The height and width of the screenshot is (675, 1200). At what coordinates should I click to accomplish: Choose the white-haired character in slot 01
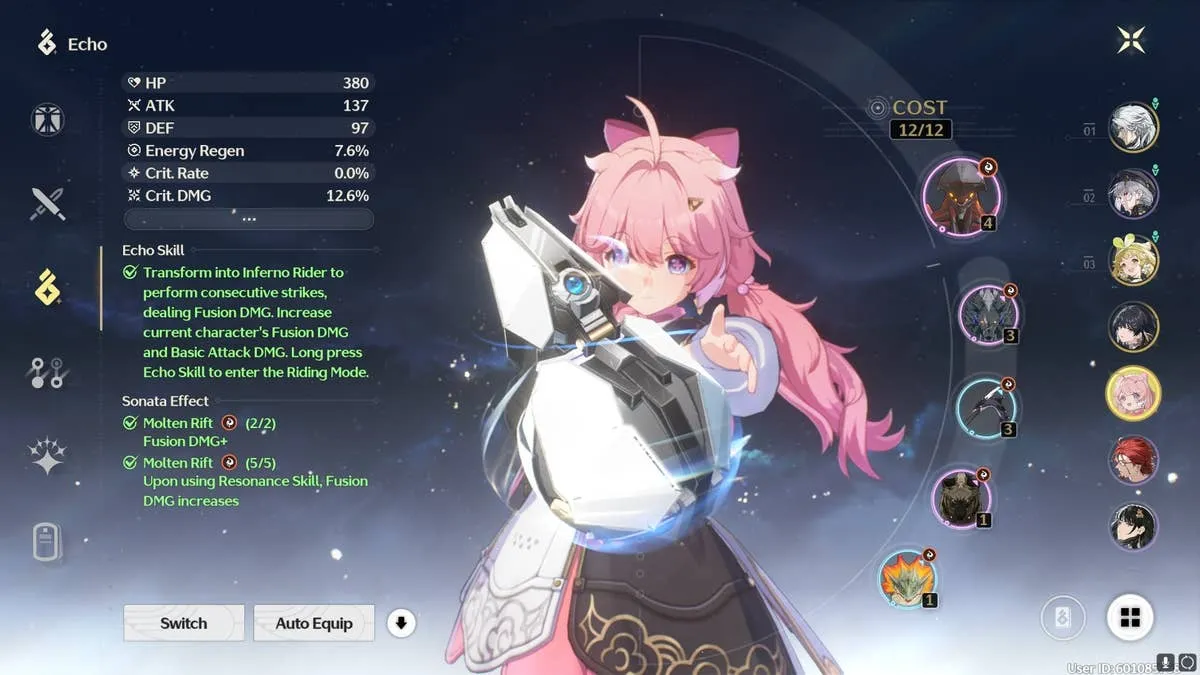[x=1133, y=127]
